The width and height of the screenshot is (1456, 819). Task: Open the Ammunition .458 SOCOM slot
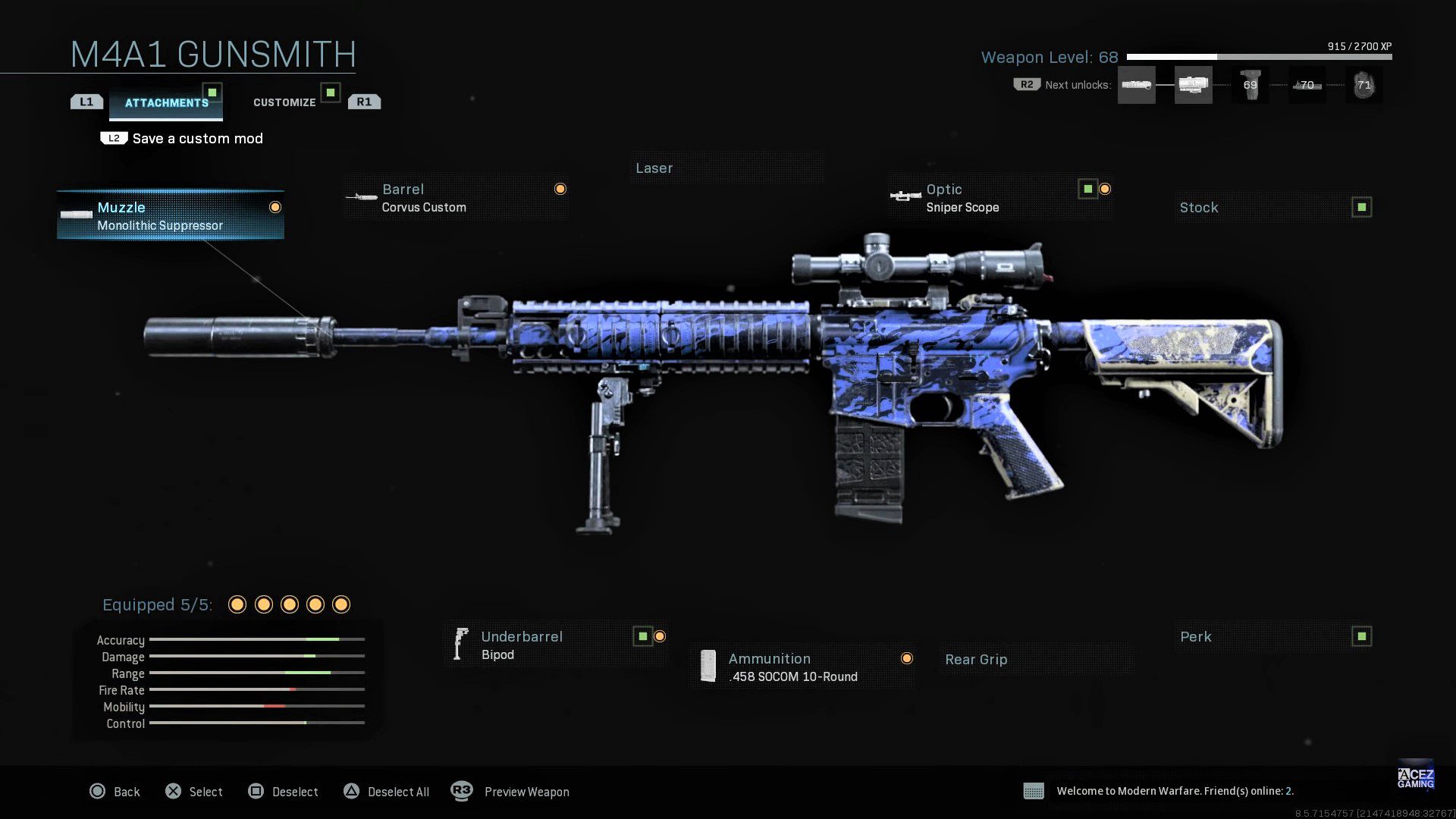click(x=802, y=667)
